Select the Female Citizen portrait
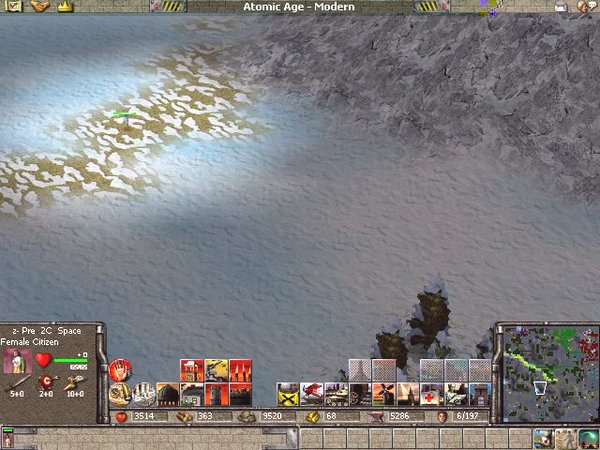Viewport: 600px width, 450px height. [19, 361]
